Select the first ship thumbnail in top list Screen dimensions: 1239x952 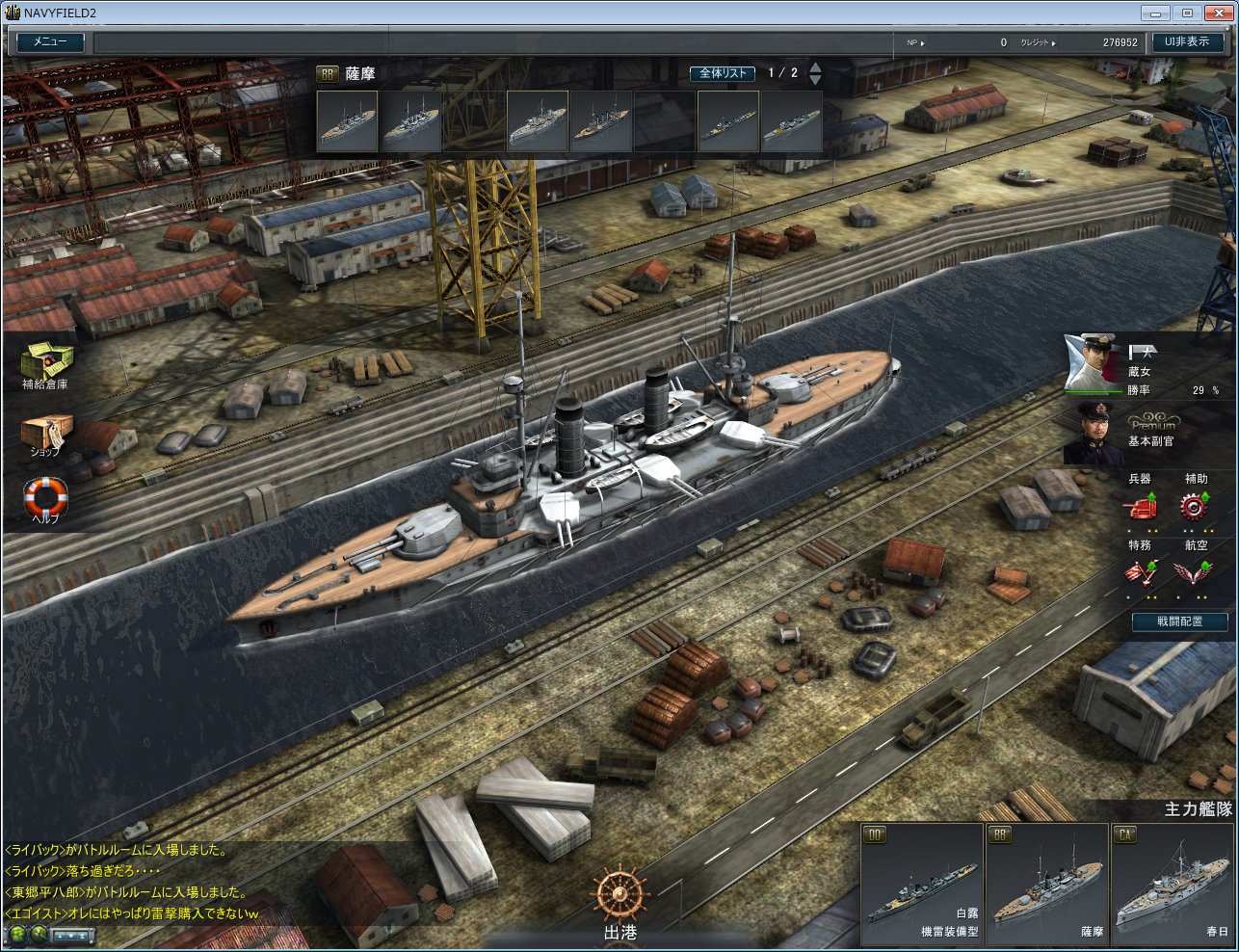coord(347,121)
